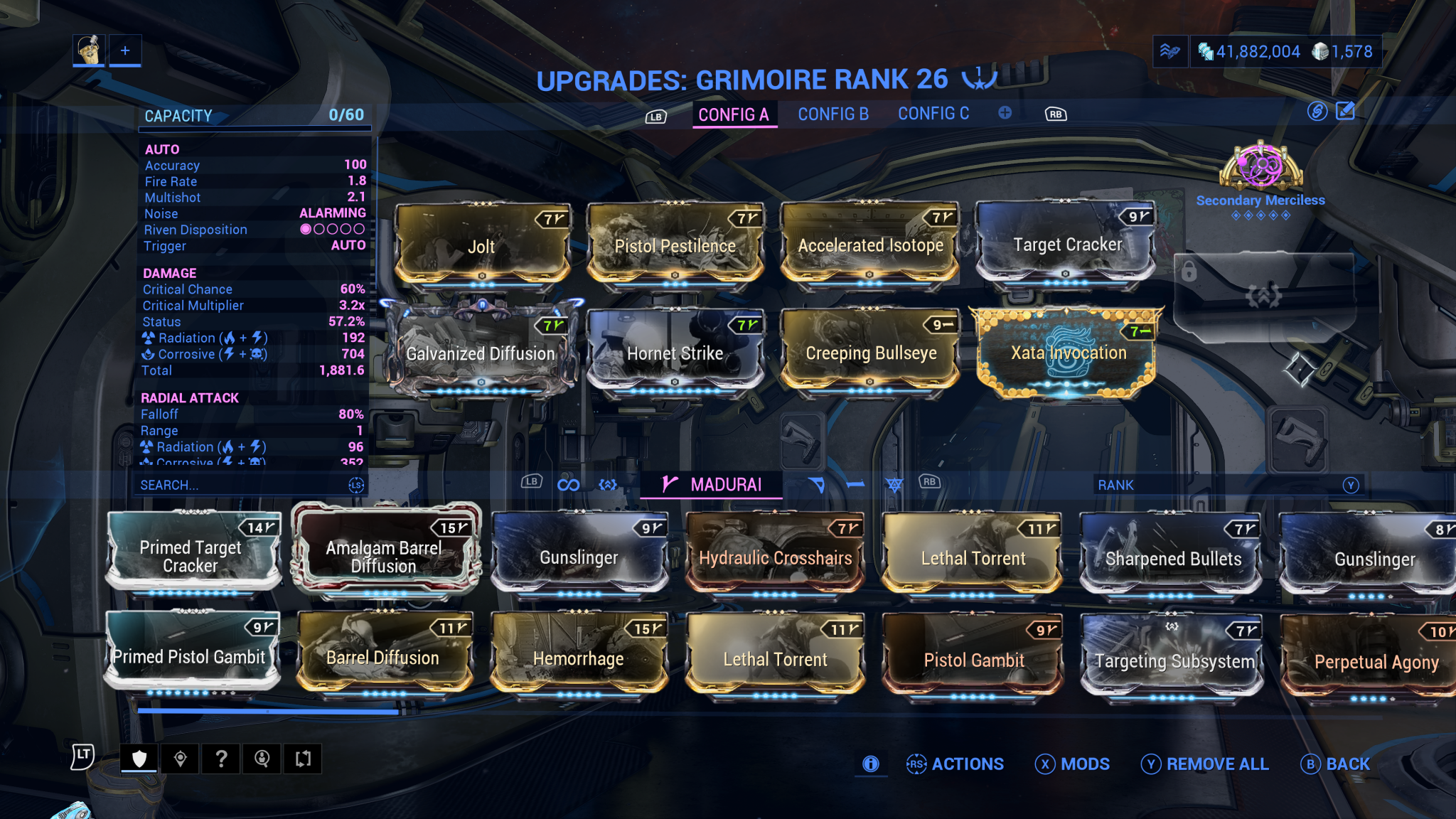Image resolution: width=1456 pixels, height=819 pixels.
Task: Select the Hornet Strike mod
Action: (675, 352)
